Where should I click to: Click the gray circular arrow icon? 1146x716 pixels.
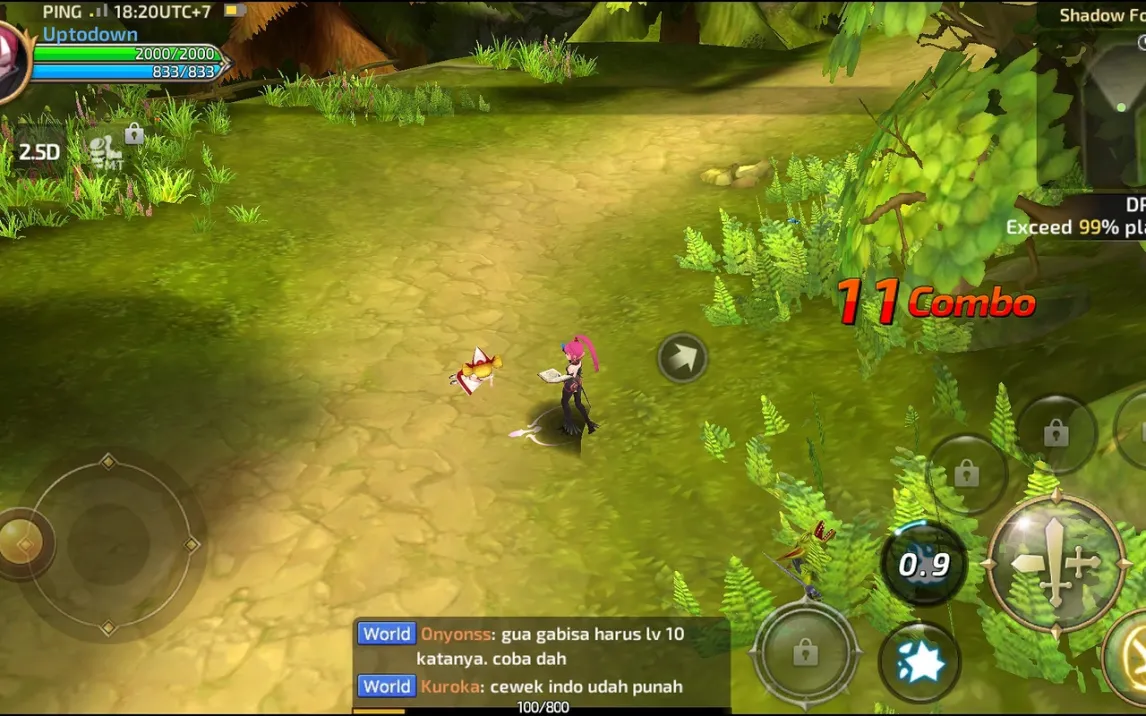683,358
